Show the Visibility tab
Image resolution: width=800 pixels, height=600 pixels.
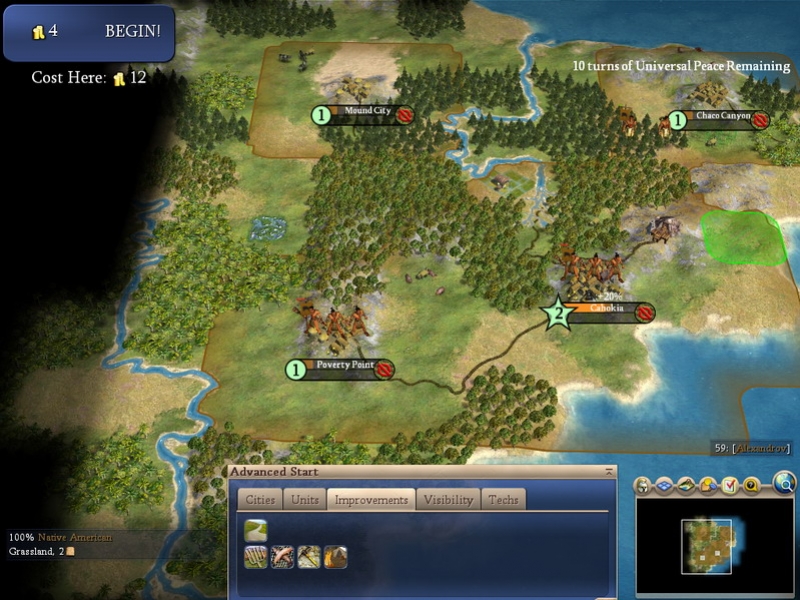448,499
